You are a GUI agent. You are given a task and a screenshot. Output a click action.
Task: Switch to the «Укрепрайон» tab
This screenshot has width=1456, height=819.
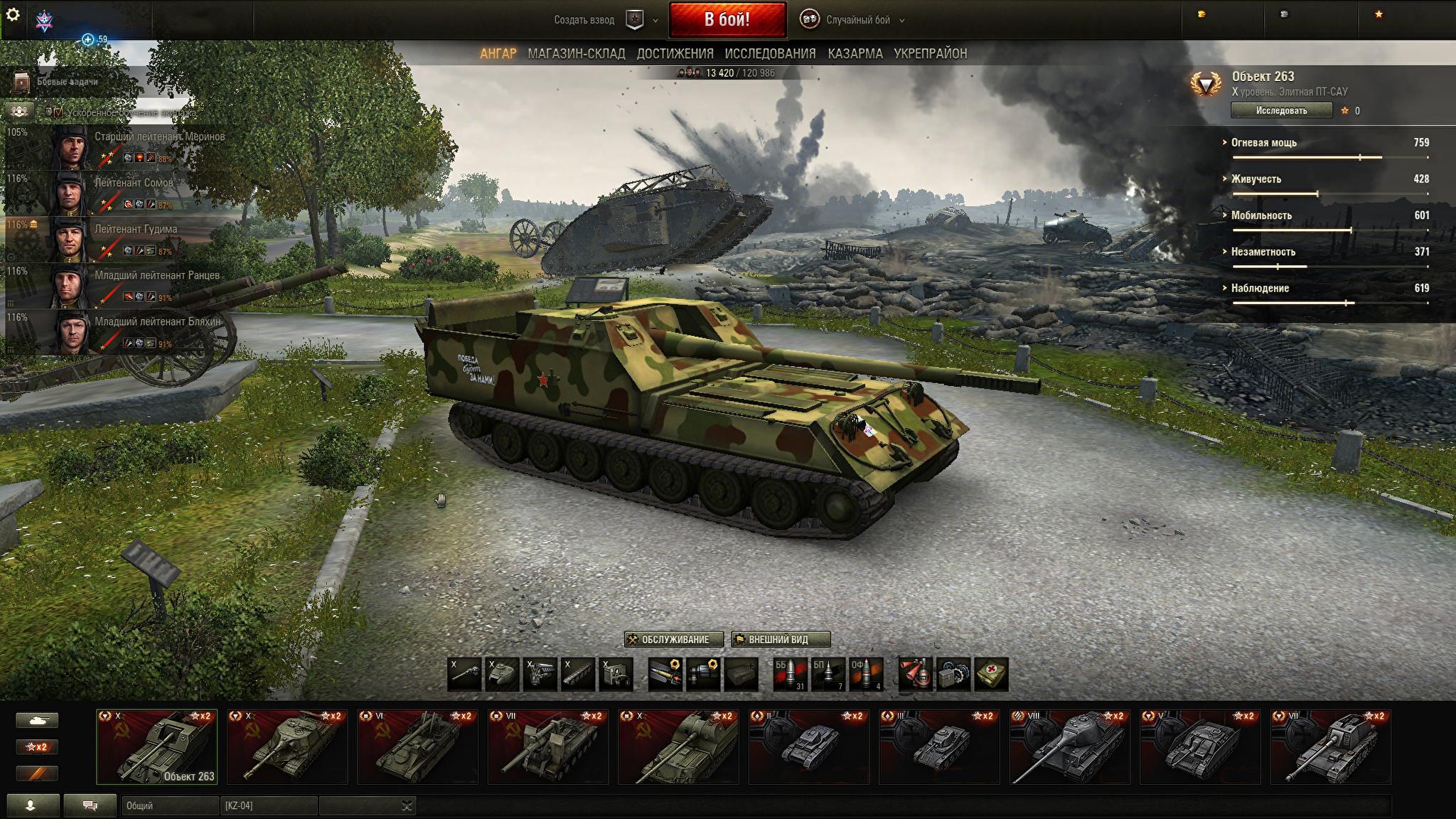click(930, 53)
